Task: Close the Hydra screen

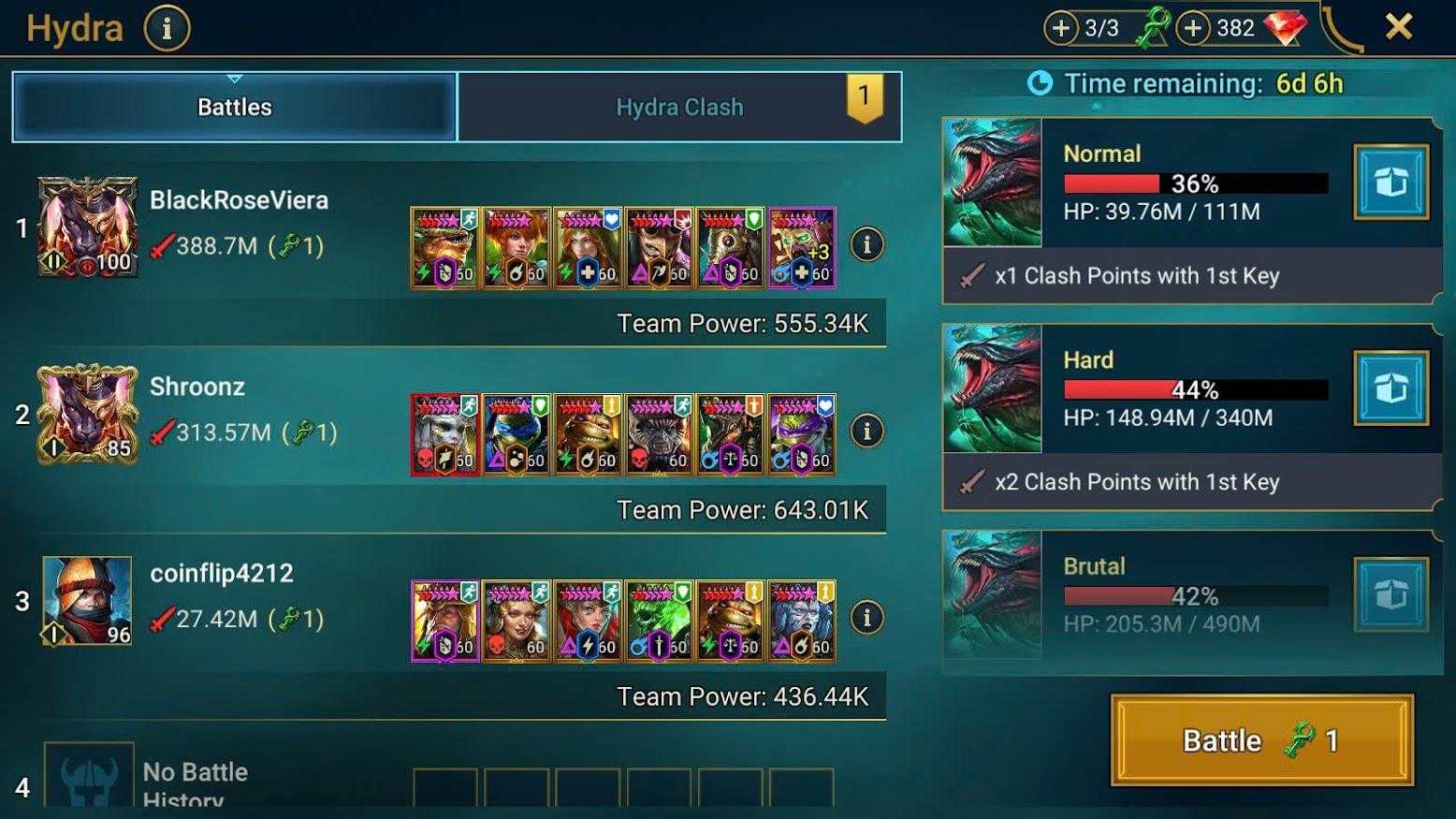Action: (1399, 27)
